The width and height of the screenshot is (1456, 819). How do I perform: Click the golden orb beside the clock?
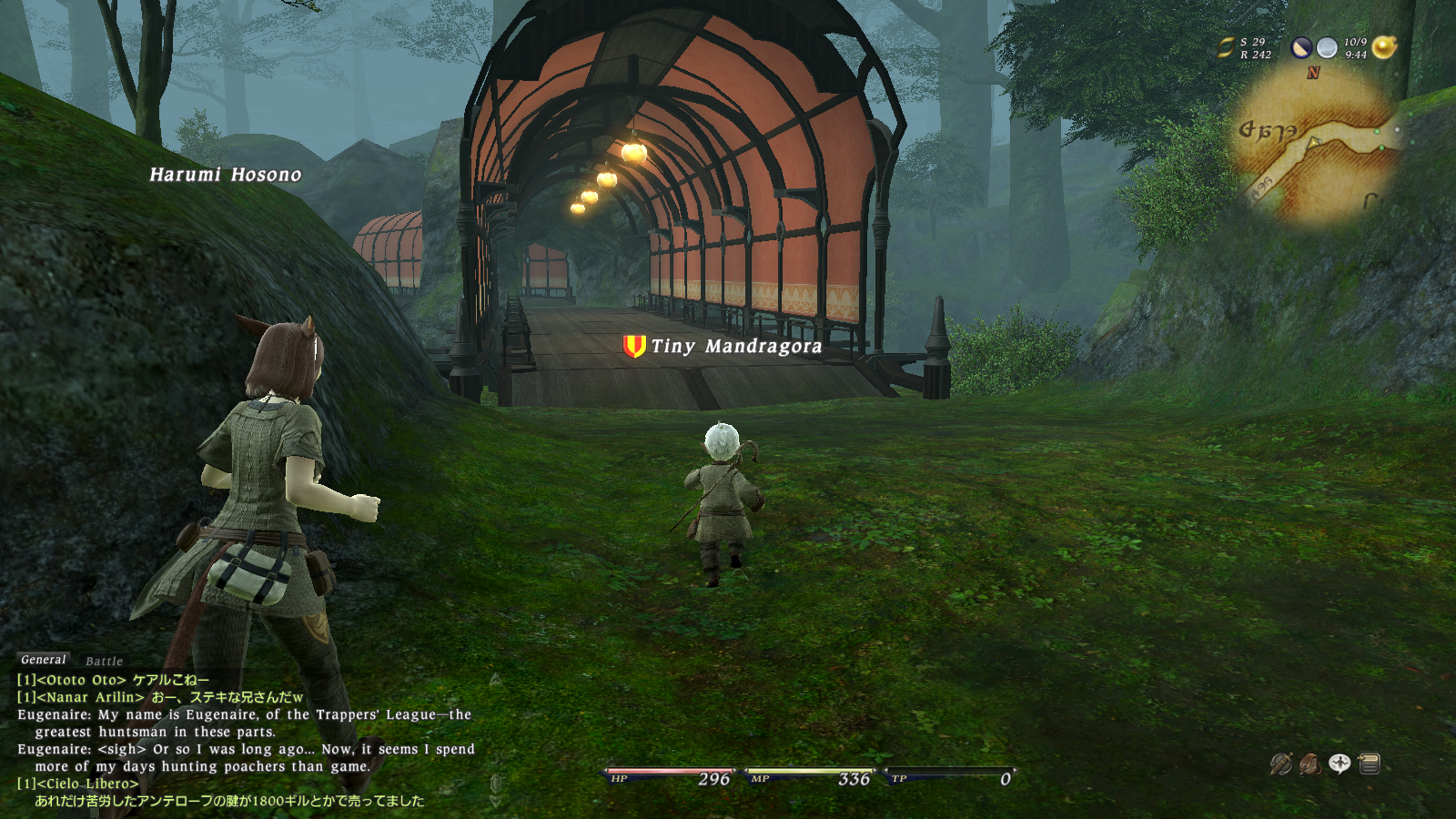tap(1384, 47)
